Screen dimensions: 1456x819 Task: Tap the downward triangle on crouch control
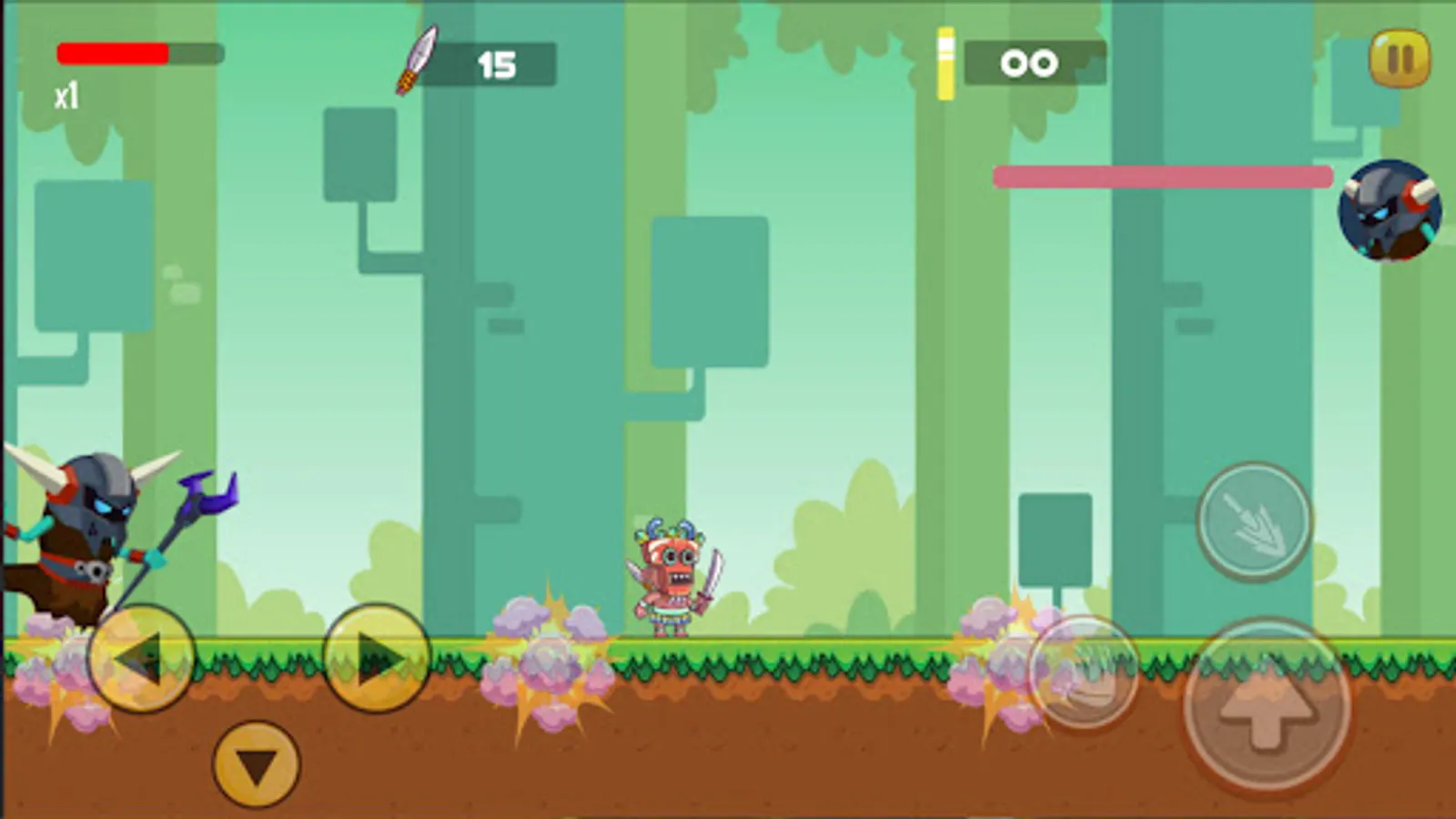click(253, 764)
